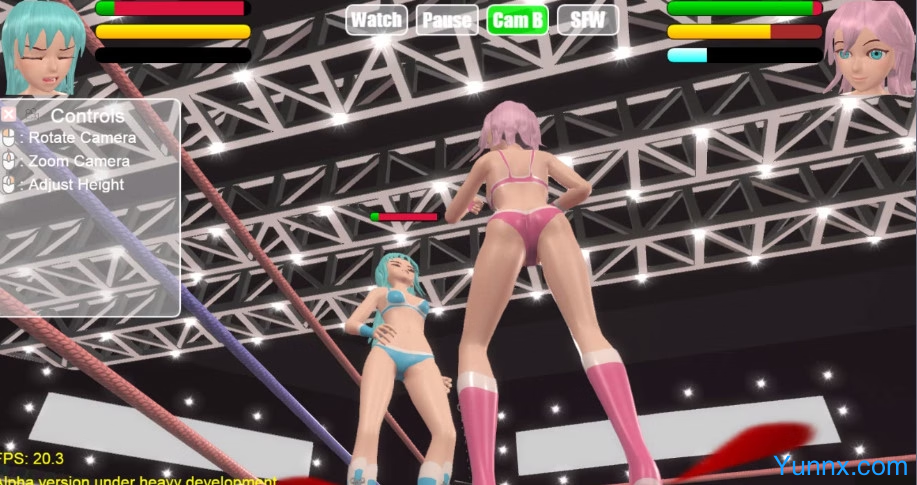Toggle the SFW mode button
Viewport: 917px width, 485px height.
click(x=587, y=20)
